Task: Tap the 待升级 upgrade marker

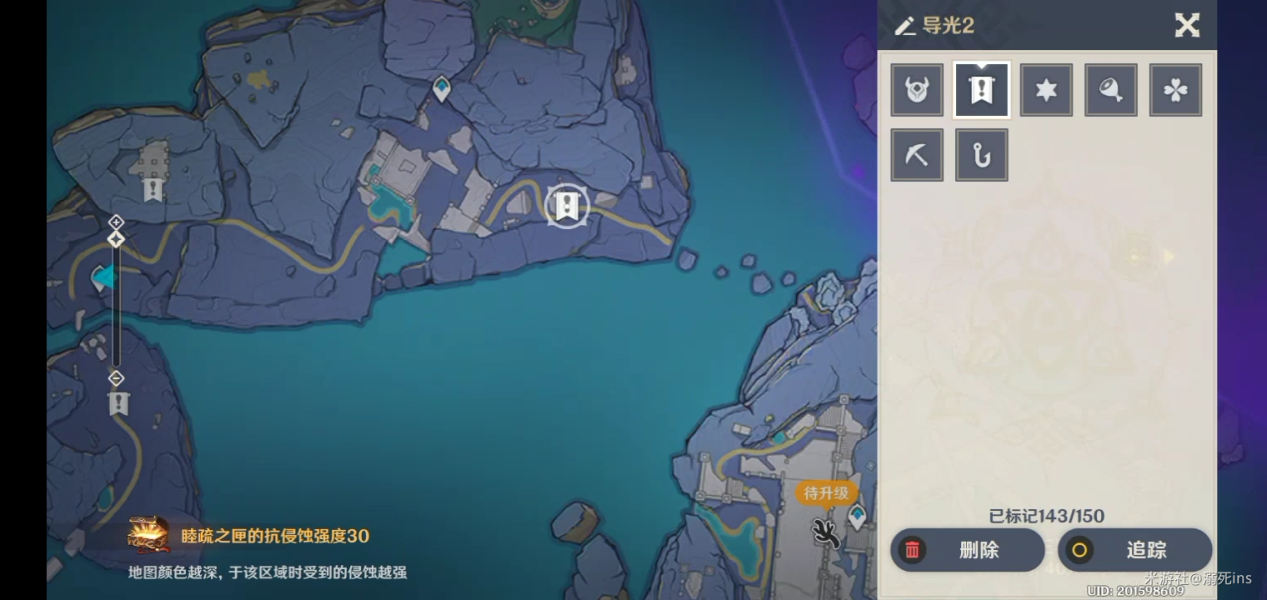Action: [x=826, y=493]
